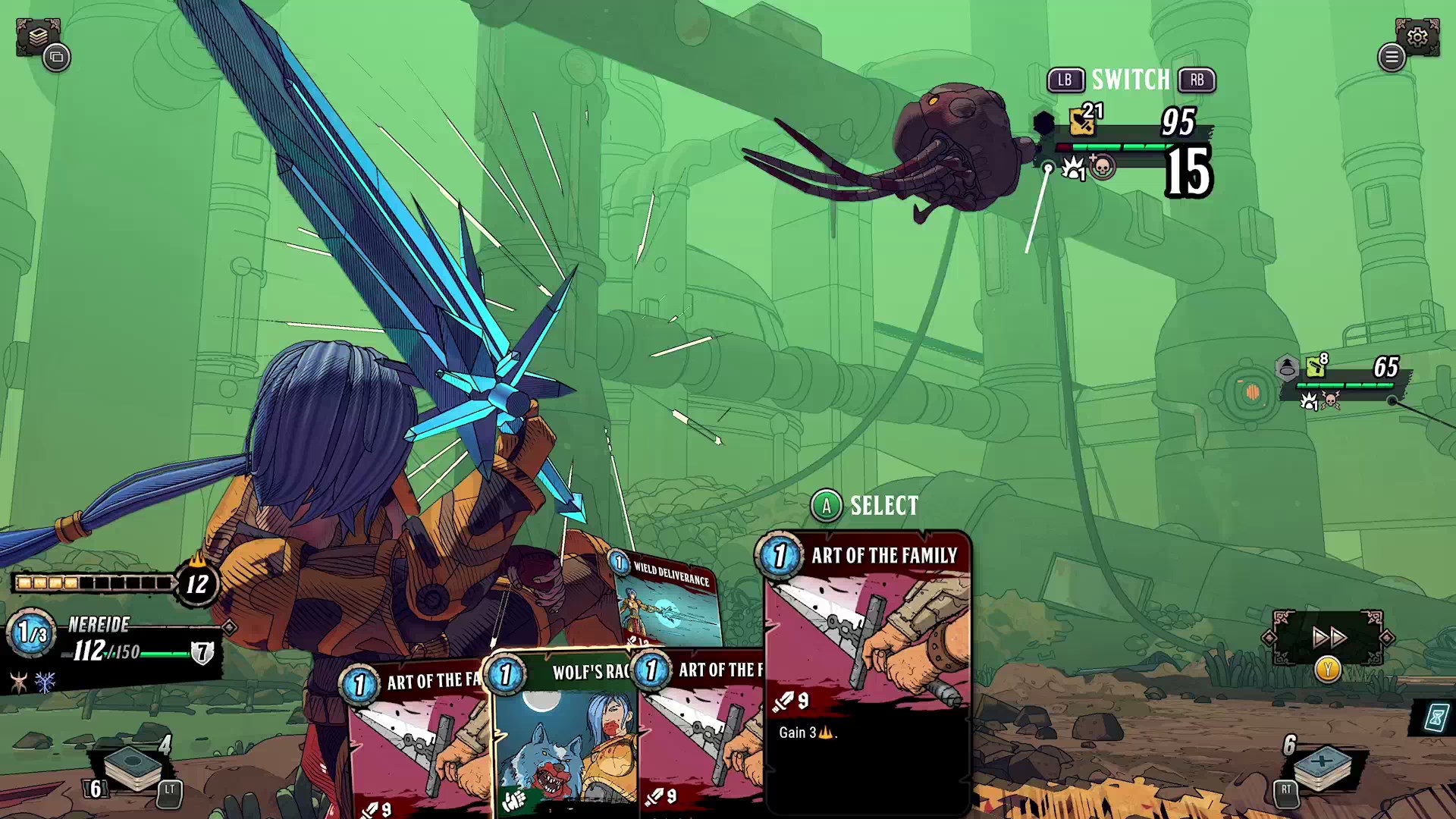
Task: Open the hamburger menu button
Action: point(1392,57)
